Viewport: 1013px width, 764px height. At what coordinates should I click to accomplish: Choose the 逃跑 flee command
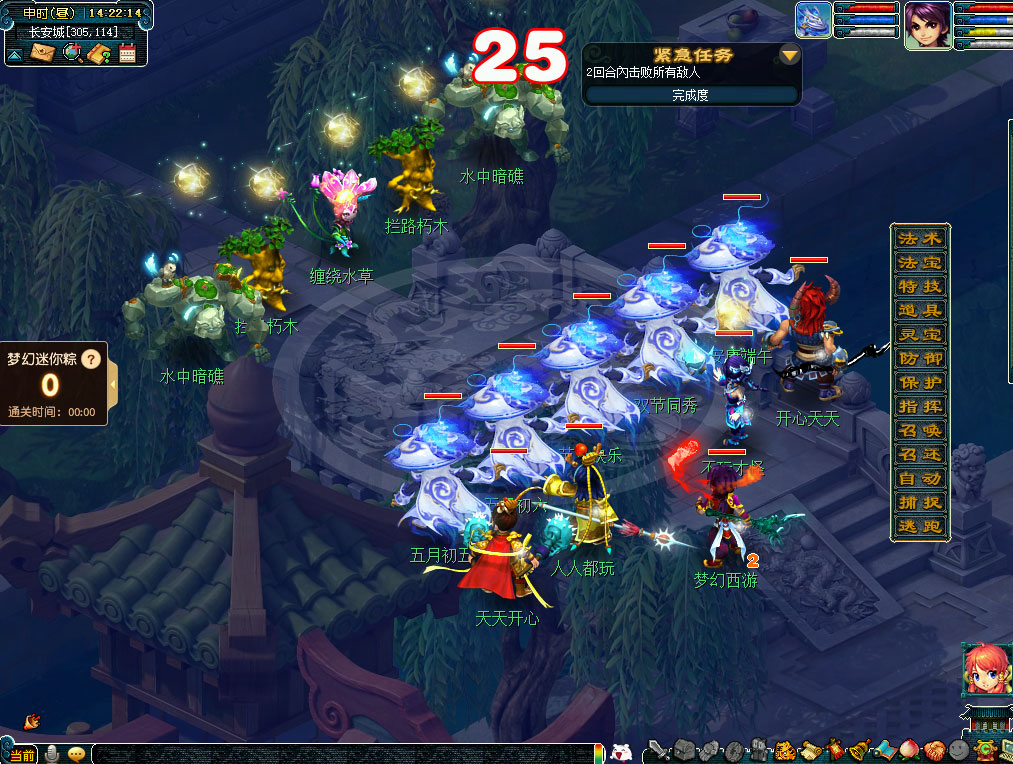pyautogui.click(x=920, y=527)
